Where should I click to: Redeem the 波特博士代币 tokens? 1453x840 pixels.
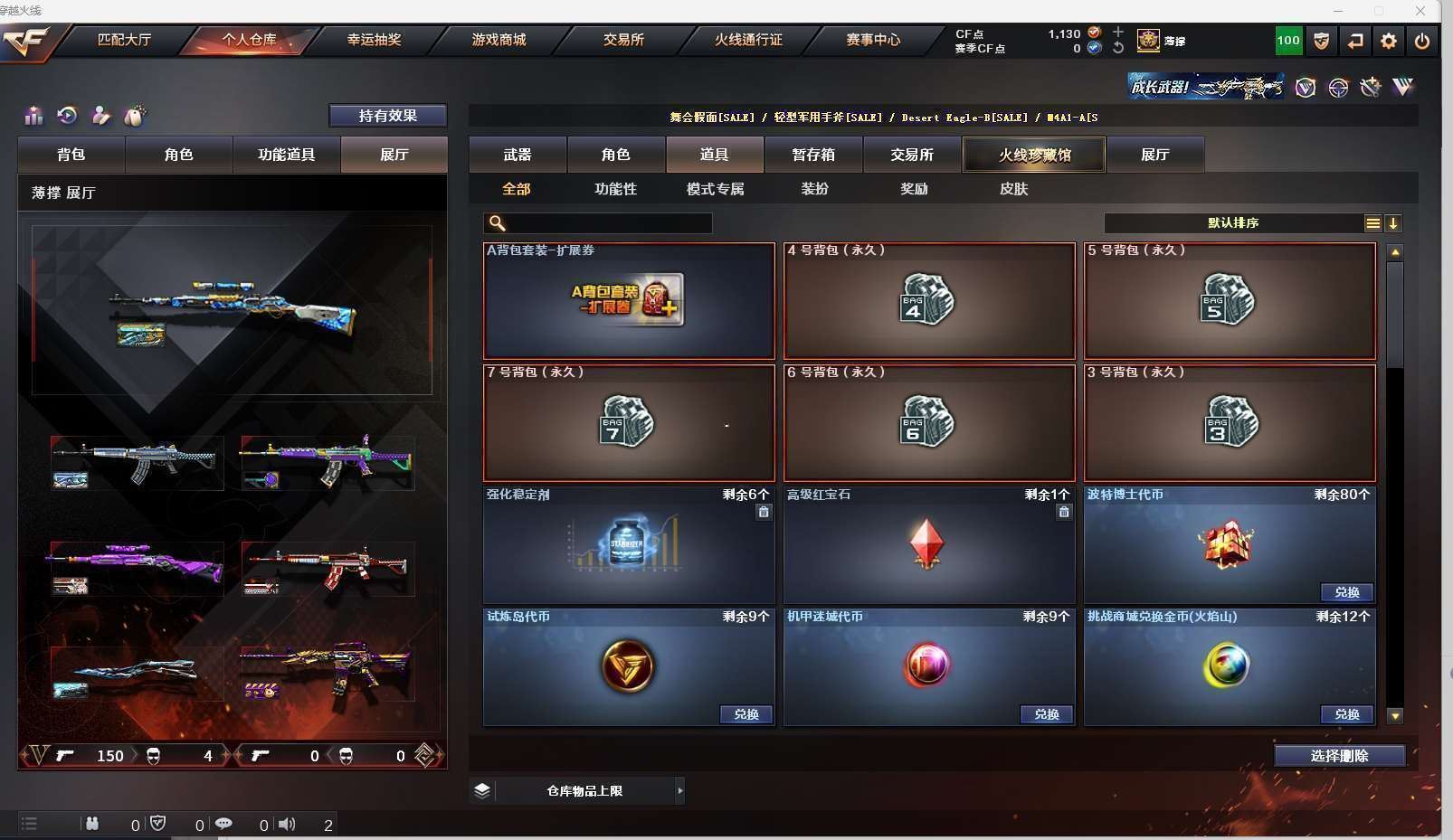pos(1346,592)
